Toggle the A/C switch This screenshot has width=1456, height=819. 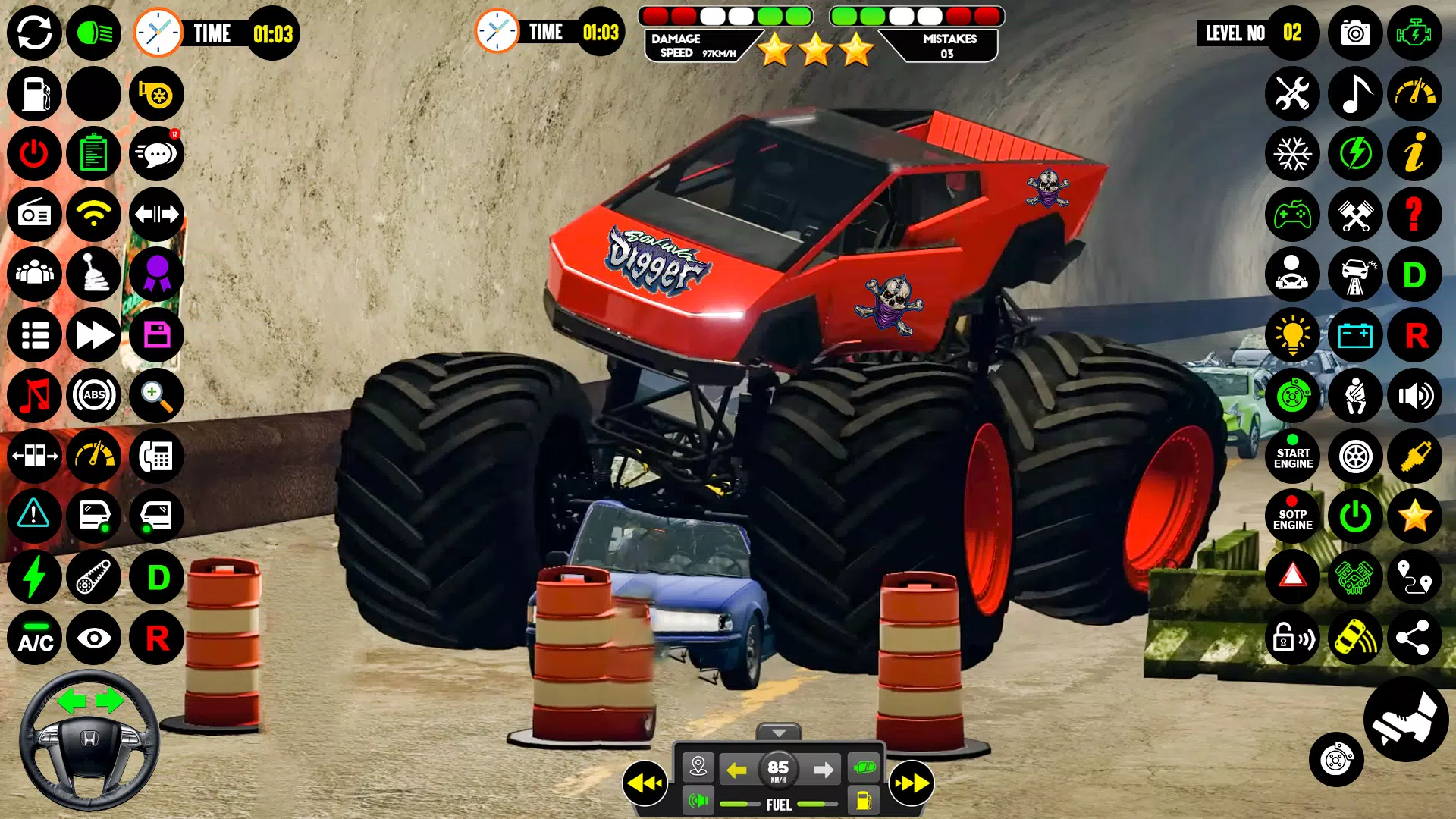pyautogui.click(x=35, y=639)
